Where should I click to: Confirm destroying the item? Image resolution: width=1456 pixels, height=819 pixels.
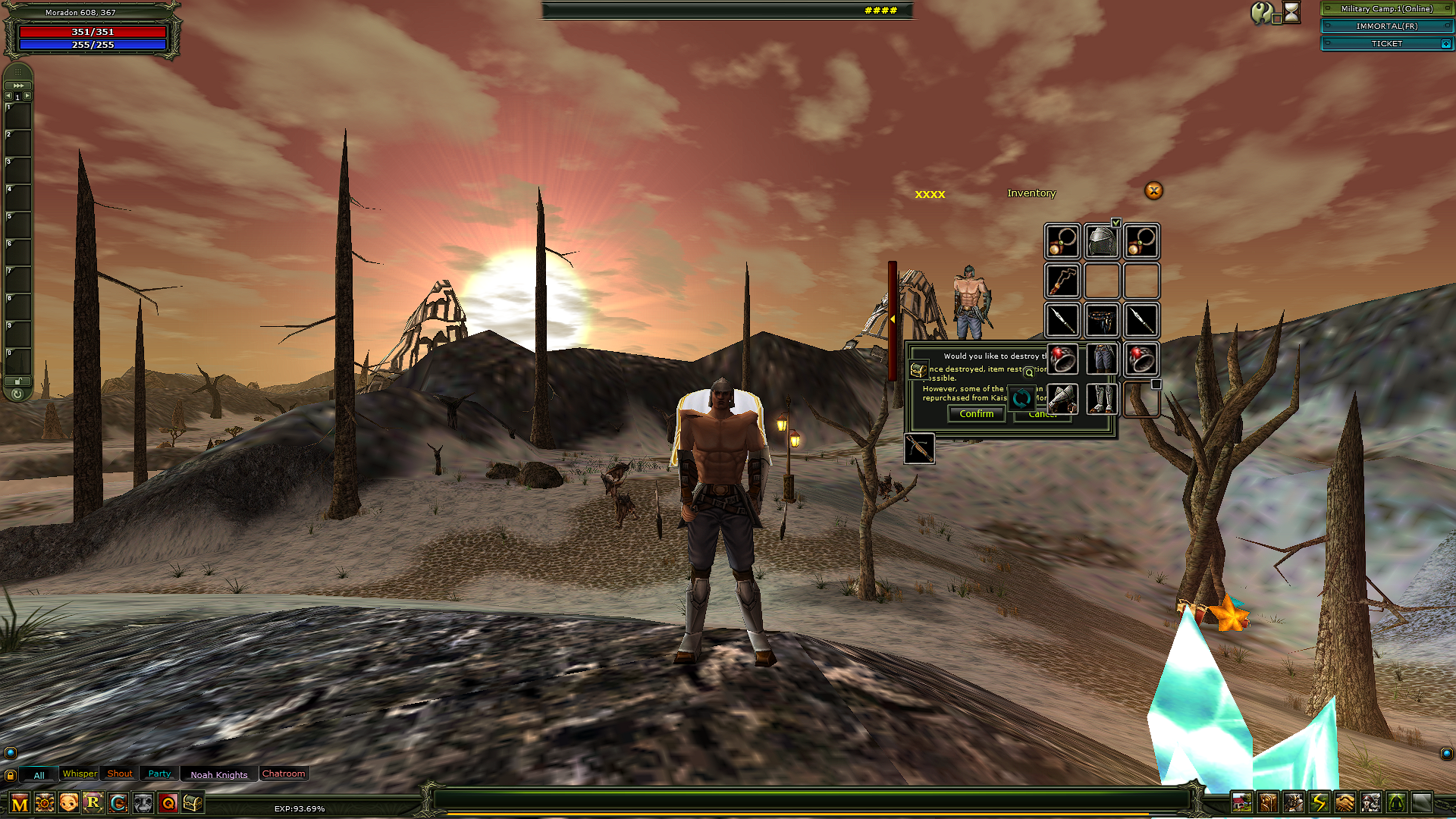click(x=976, y=414)
